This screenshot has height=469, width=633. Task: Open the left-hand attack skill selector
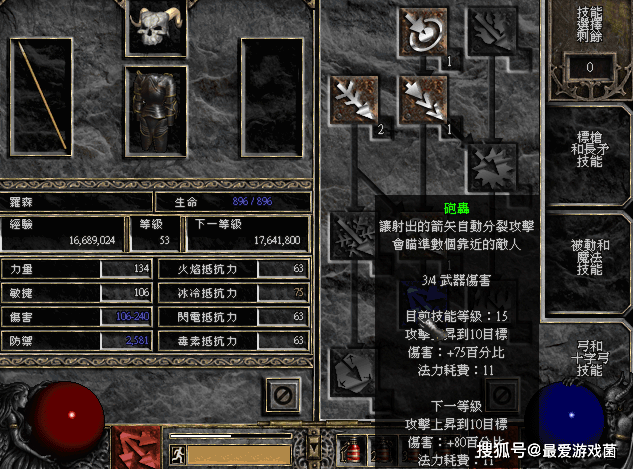click(135, 445)
